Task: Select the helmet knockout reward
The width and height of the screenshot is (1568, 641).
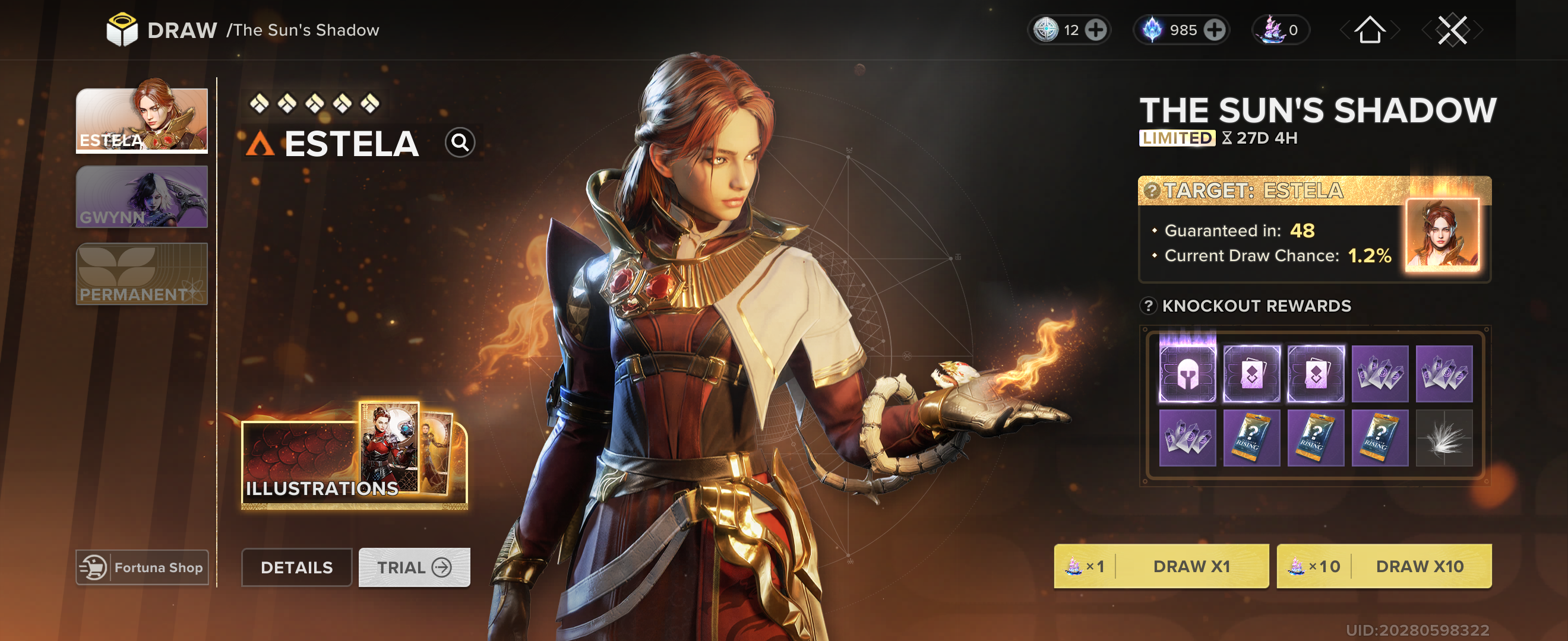Action: click(x=1187, y=373)
